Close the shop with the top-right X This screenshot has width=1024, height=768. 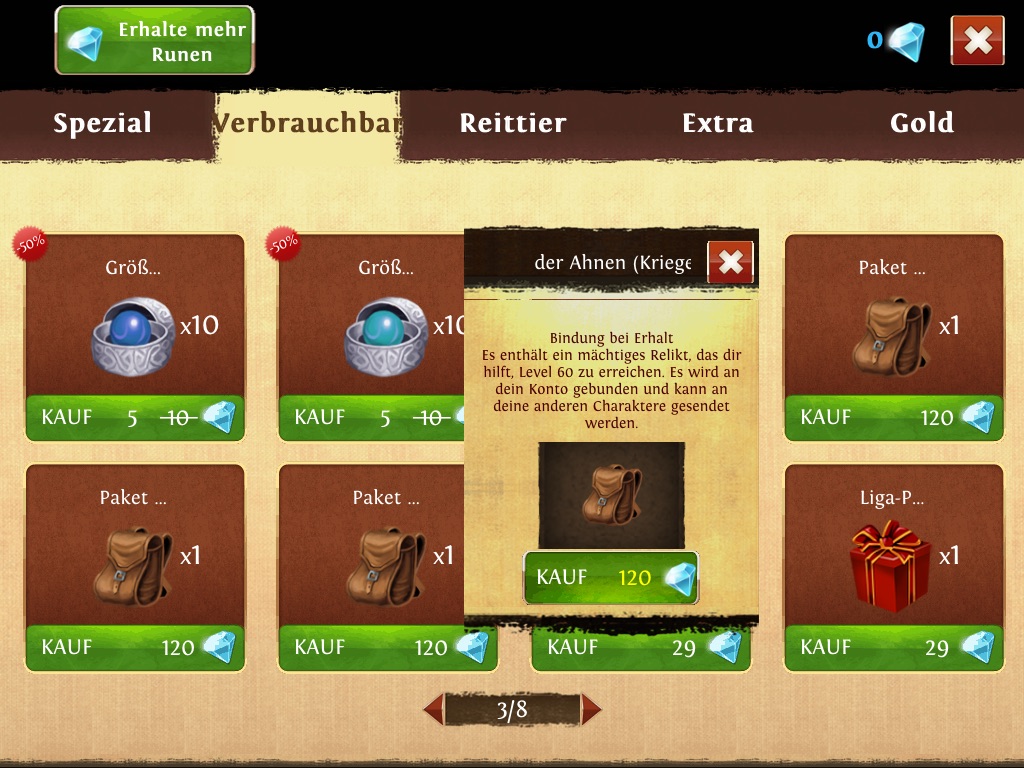(x=977, y=41)
